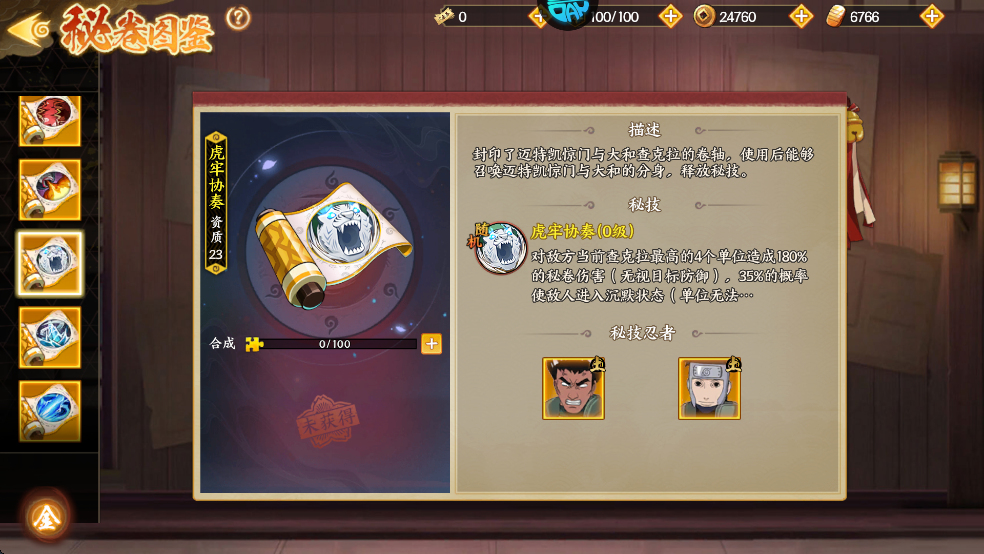984x554 pixels.
Task: Select the white tiger scroll in the list
Action: (x=49, y=263)
